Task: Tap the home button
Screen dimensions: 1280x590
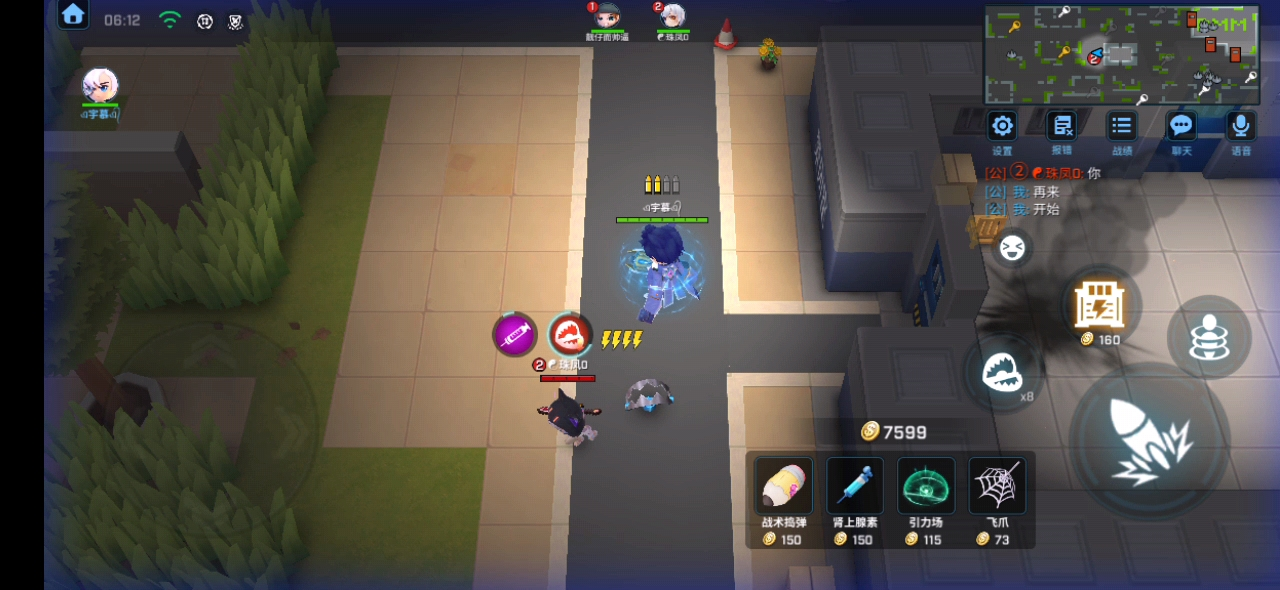Action: pyautogui.click(x=73, y=14)
